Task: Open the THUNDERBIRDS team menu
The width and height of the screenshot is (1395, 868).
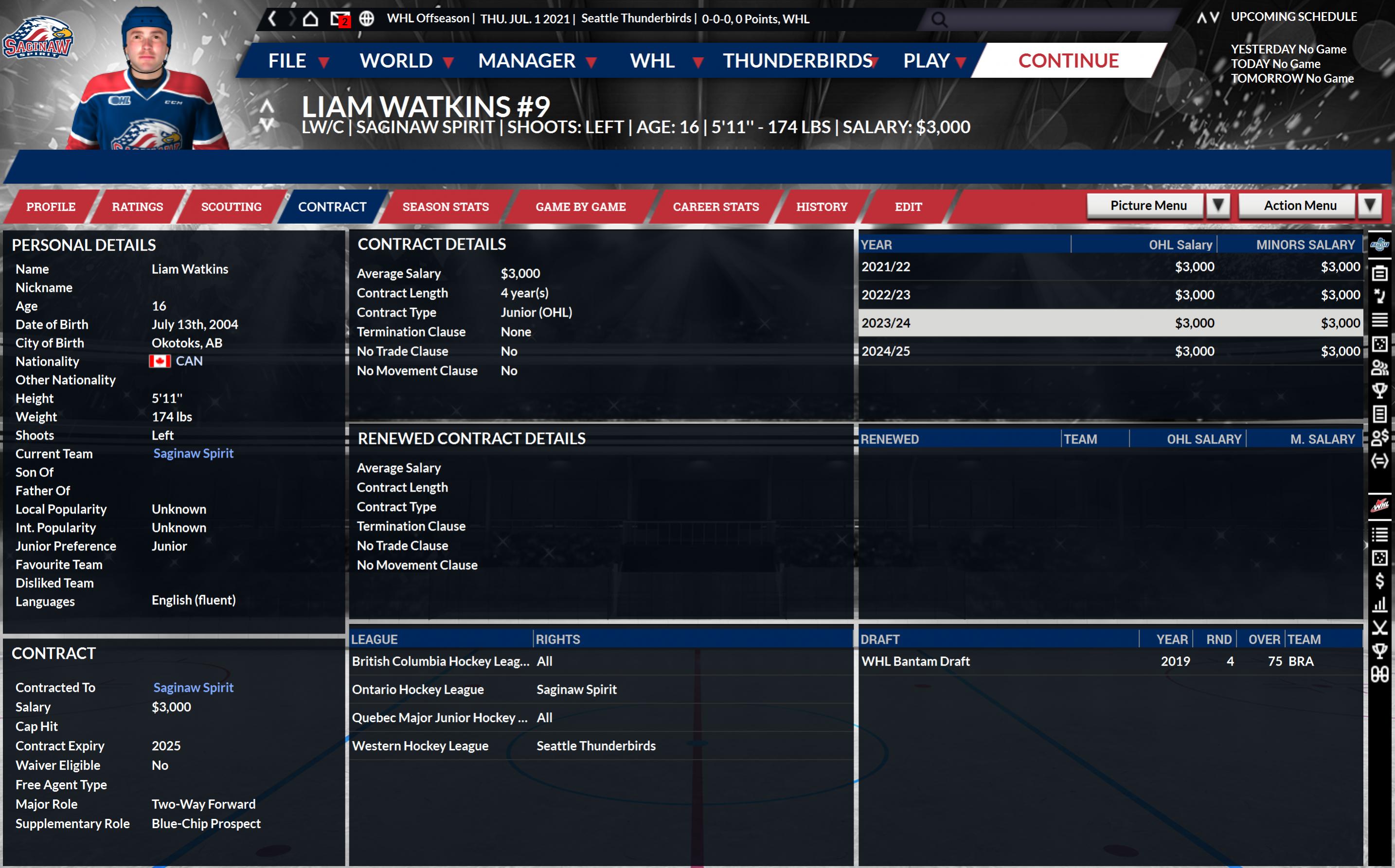Action: coord(800,60)
